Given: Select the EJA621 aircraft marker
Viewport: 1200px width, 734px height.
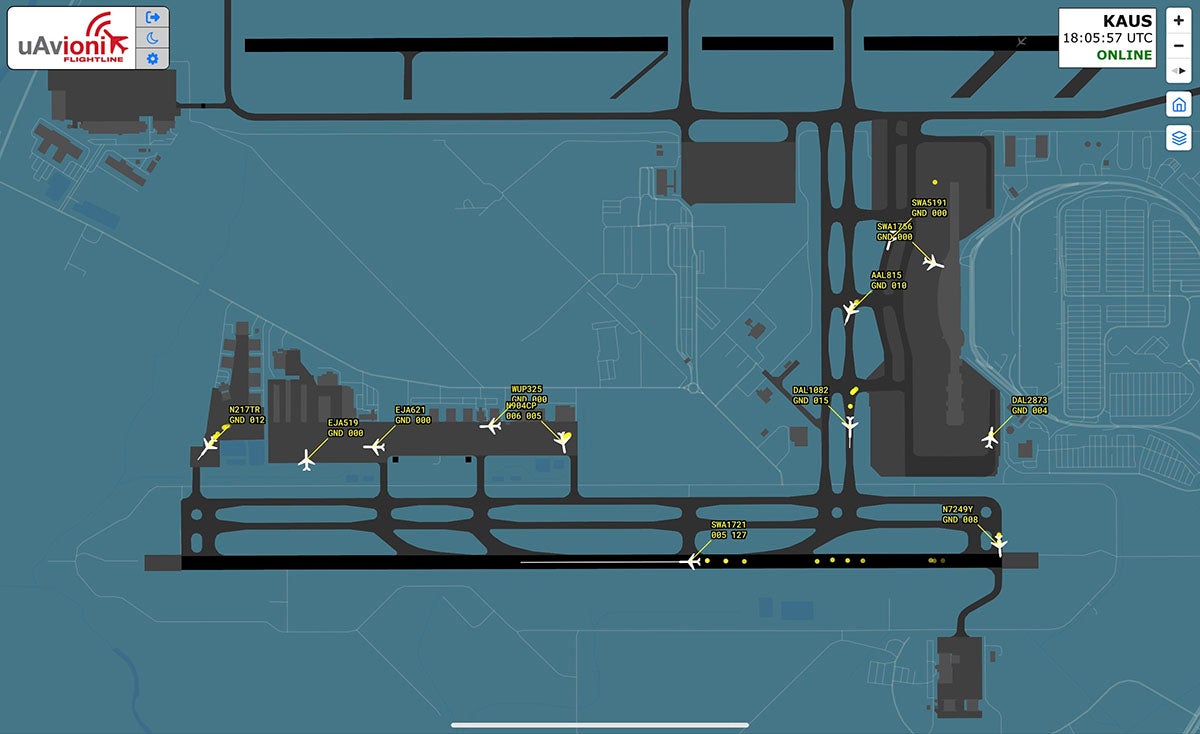Looking at the screenshot, I should [375, 446].
